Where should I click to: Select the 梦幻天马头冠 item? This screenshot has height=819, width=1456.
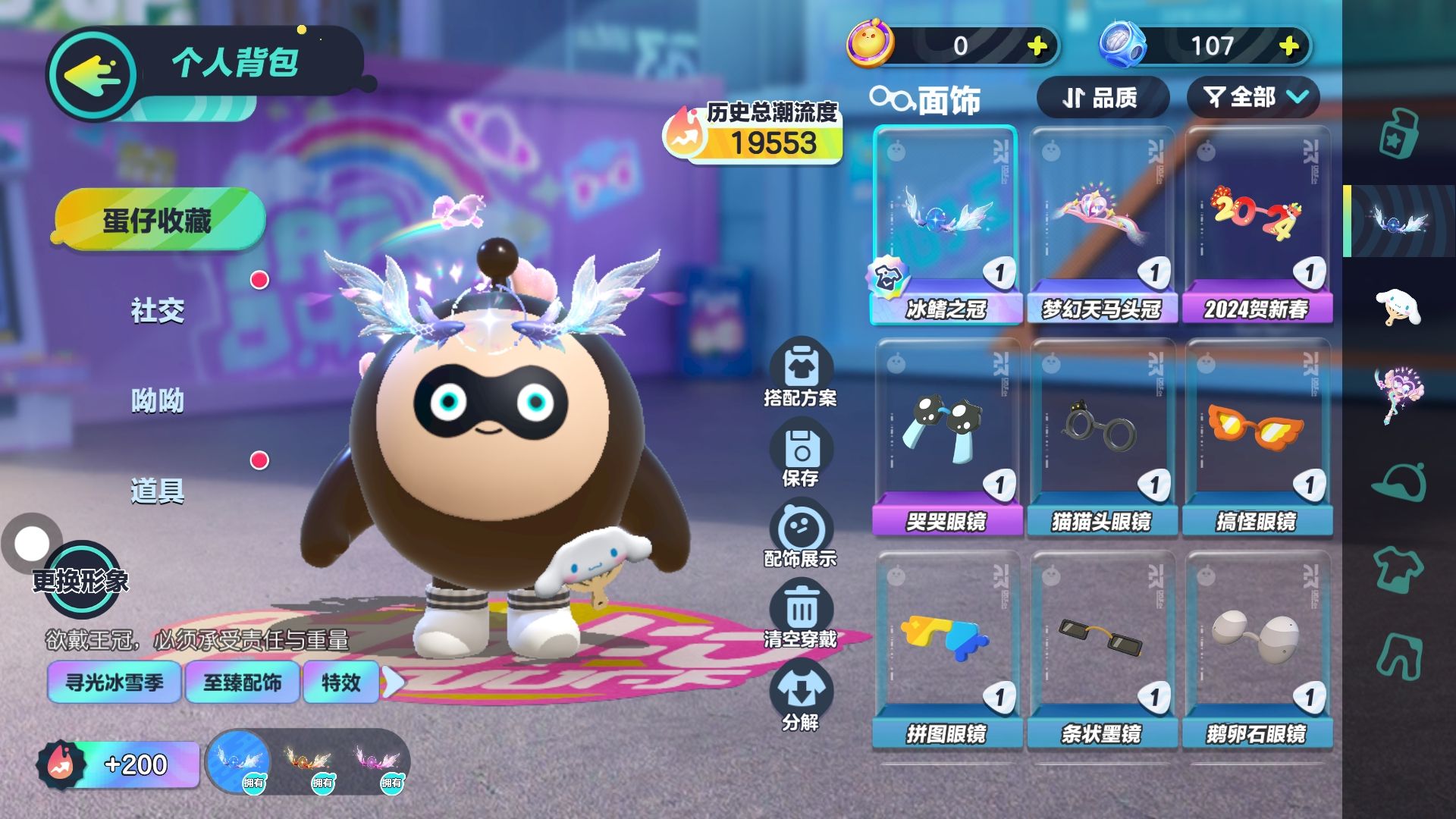(x=1101, y=224)
